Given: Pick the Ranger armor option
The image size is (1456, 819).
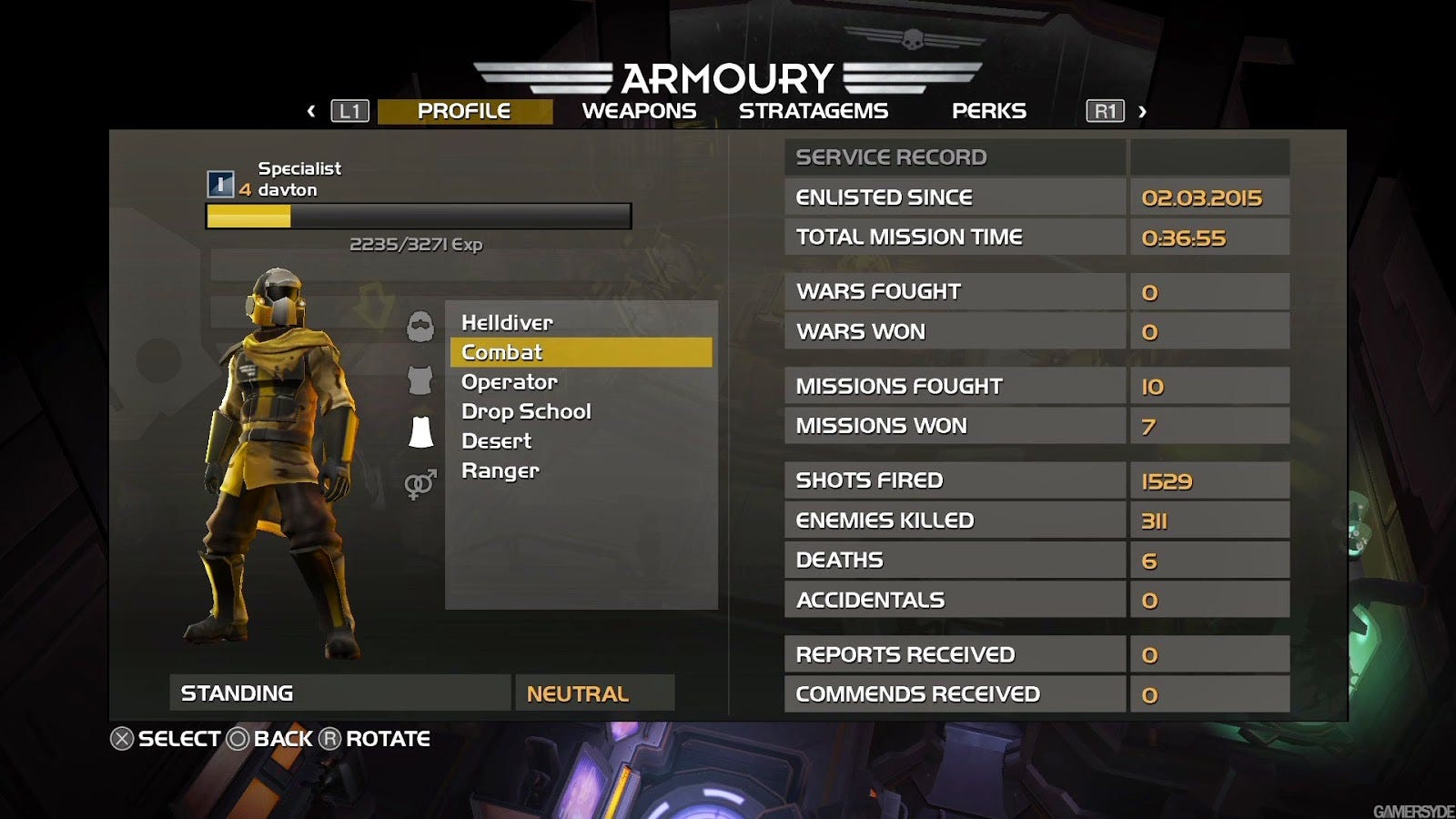Looking at the screenshot, I should pyautogui.click(x=500, y=470).
